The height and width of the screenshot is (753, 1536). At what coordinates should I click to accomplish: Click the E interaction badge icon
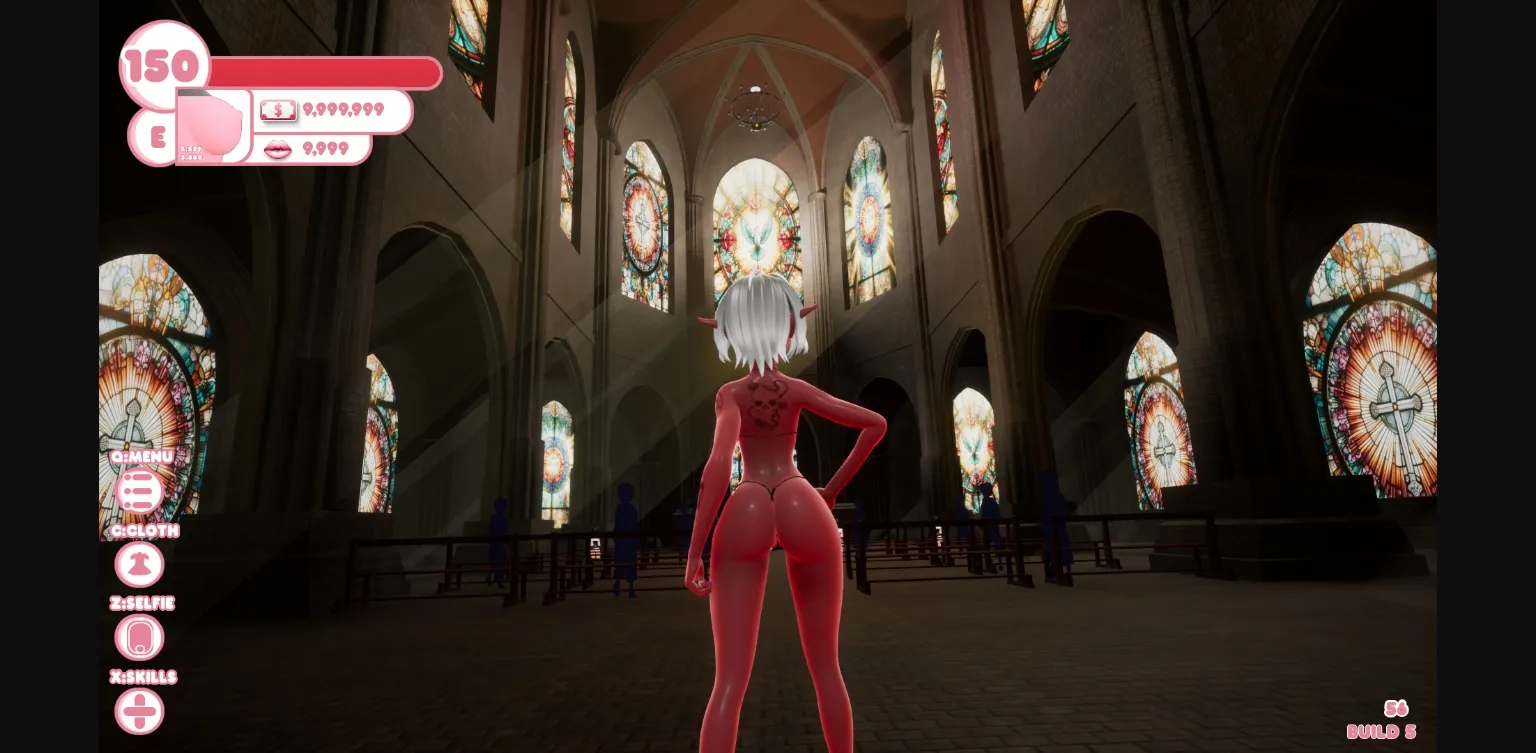(x=155, y=138)
